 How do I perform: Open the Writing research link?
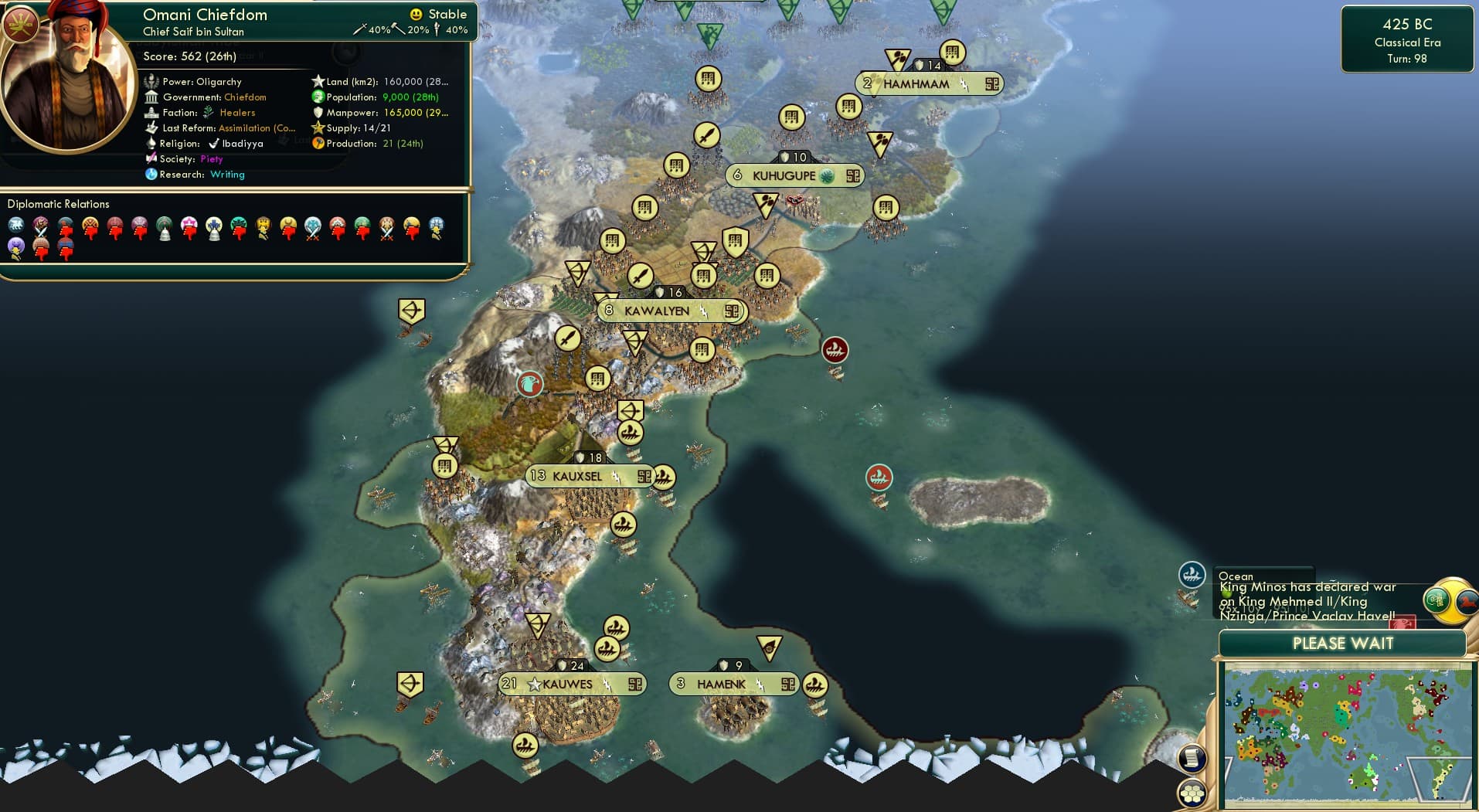pos(227,175)
